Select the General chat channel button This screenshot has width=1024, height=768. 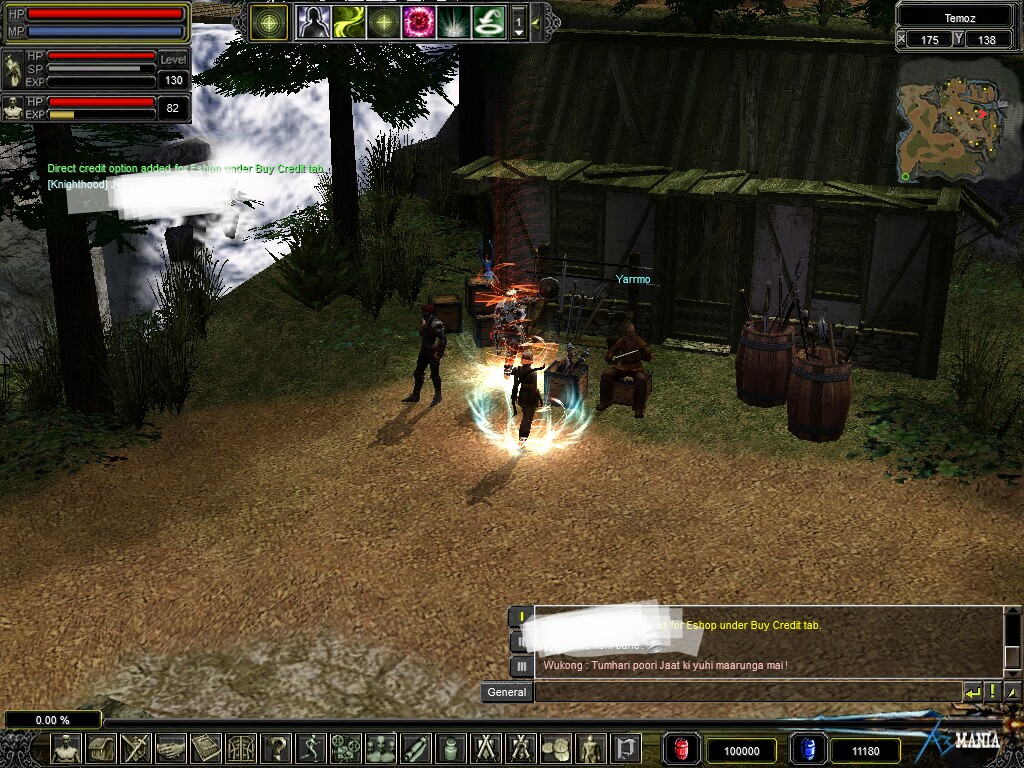tap(507, 692)
